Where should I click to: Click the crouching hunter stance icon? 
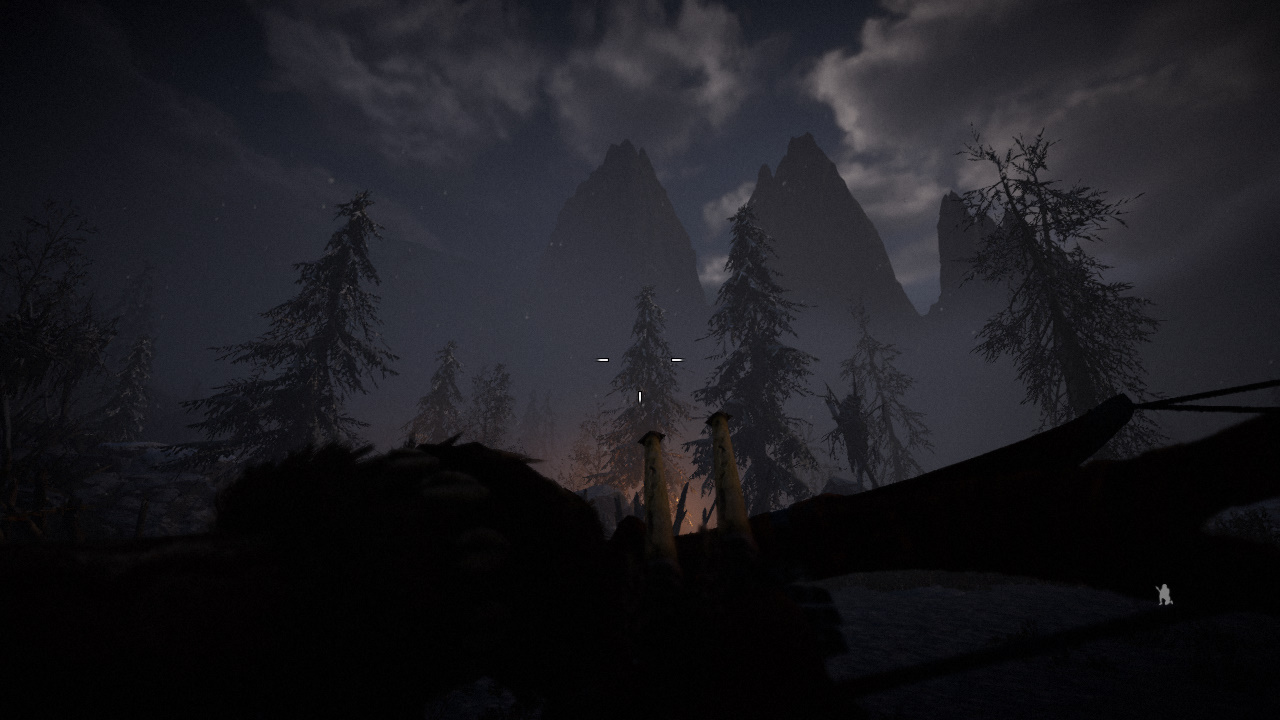coord(1164,595)
